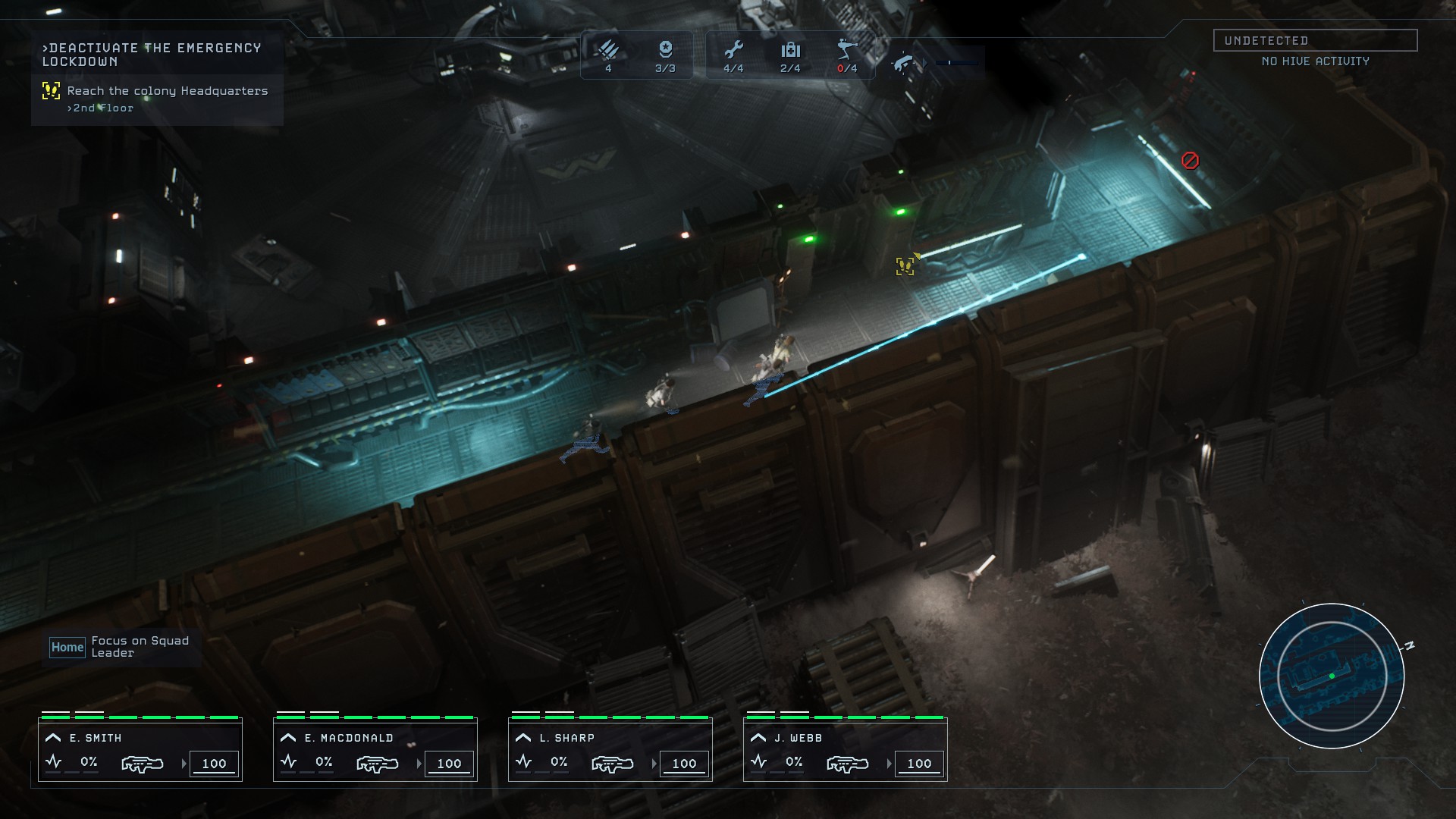Expand E. Smith's chevron arrow
The width and height of the screenshot is (1456, 819).
(x=53, y=737)
